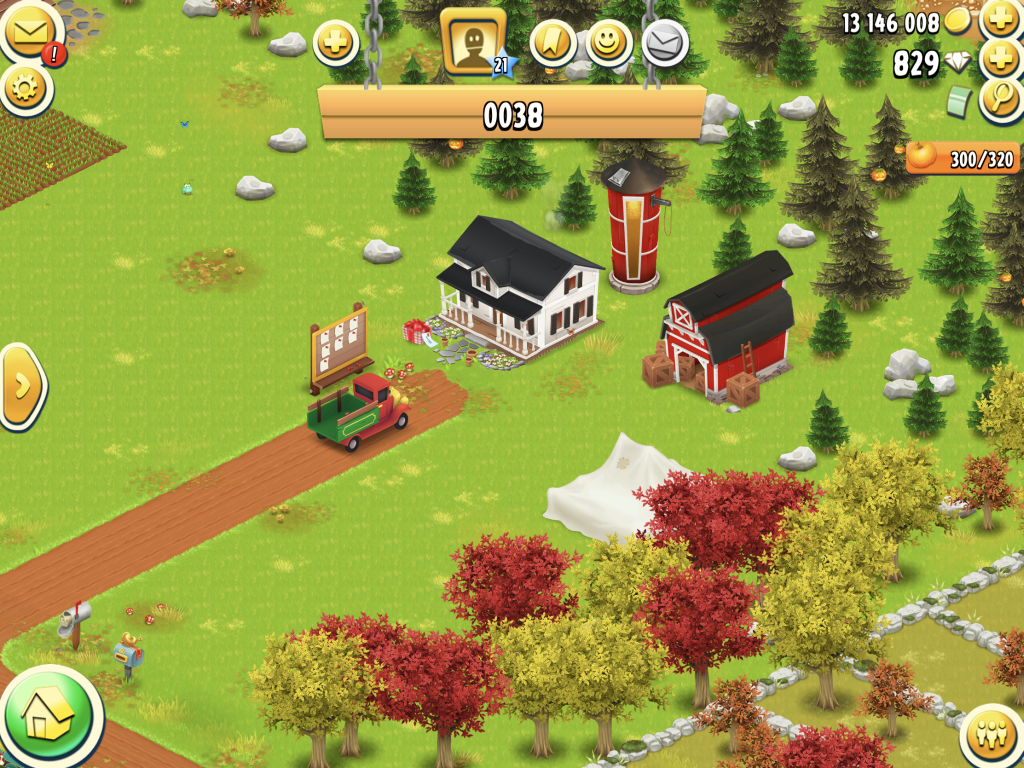
Task: Expand the yellow arrow side panel tab
Action: [21, 386]
